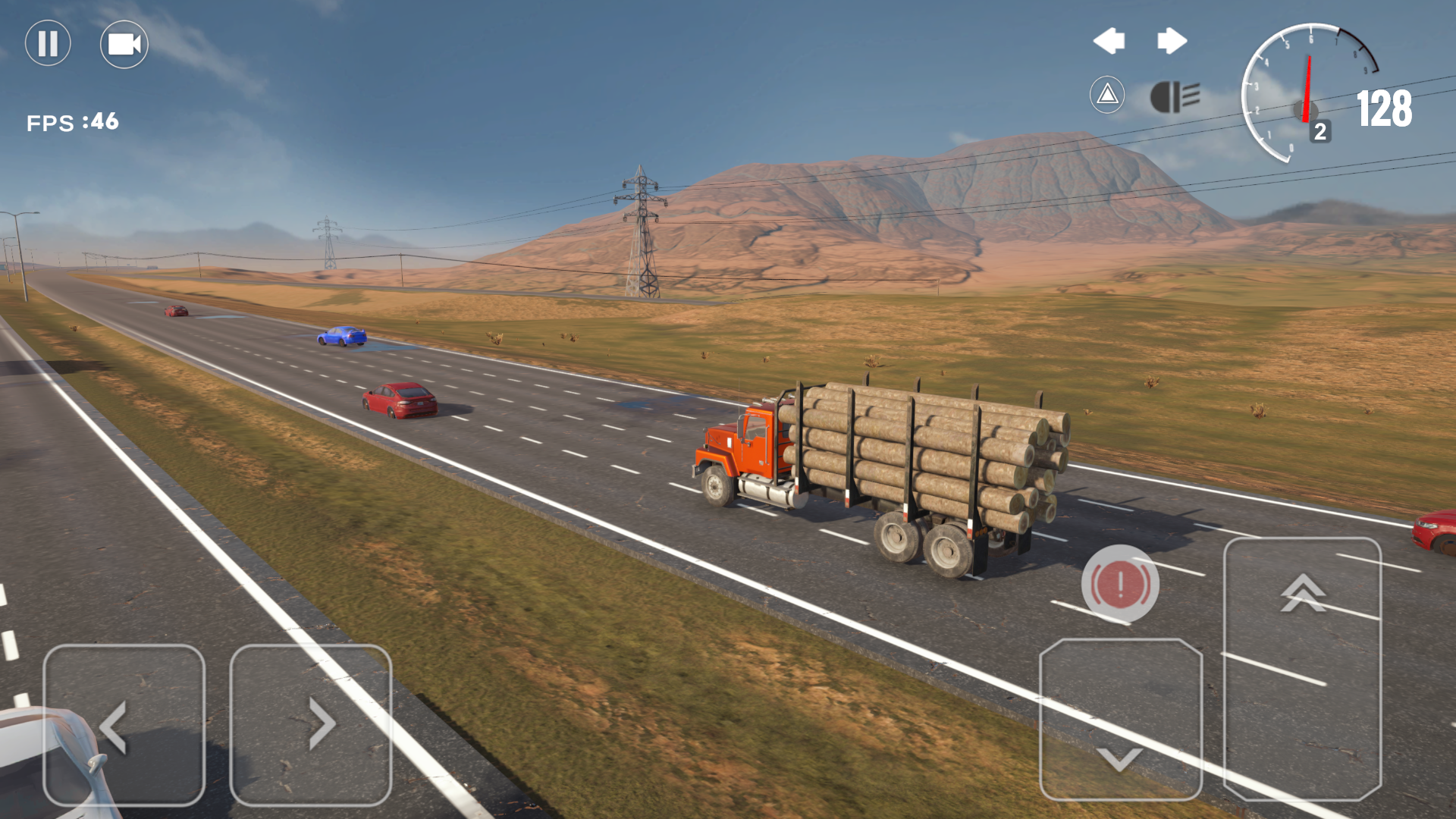1456x819 pixels.
Task: Click the left arrow to change camera view
Action: (1110, 42)
